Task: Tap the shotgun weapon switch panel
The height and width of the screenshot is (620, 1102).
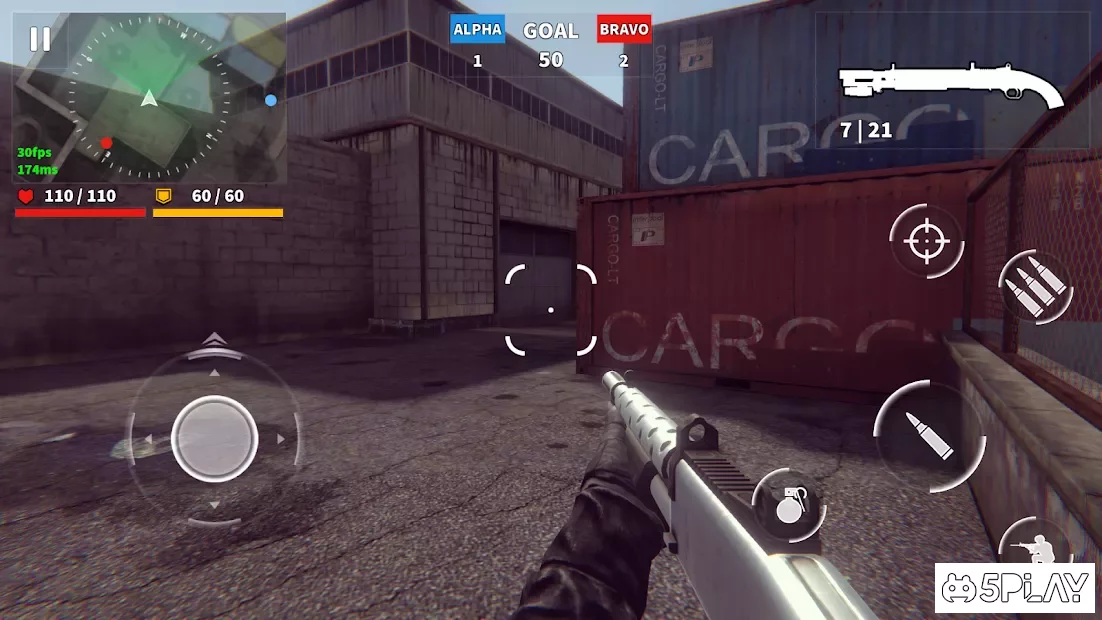Action: click(x=952, y=88)
